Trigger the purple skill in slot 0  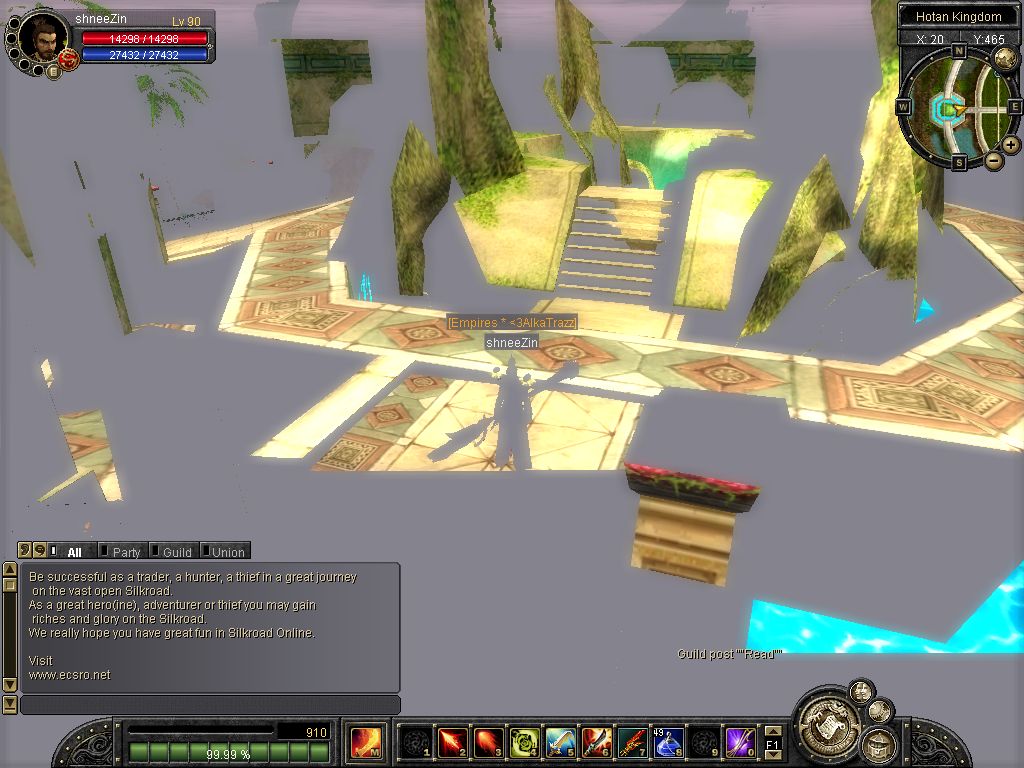pos(740,742)
